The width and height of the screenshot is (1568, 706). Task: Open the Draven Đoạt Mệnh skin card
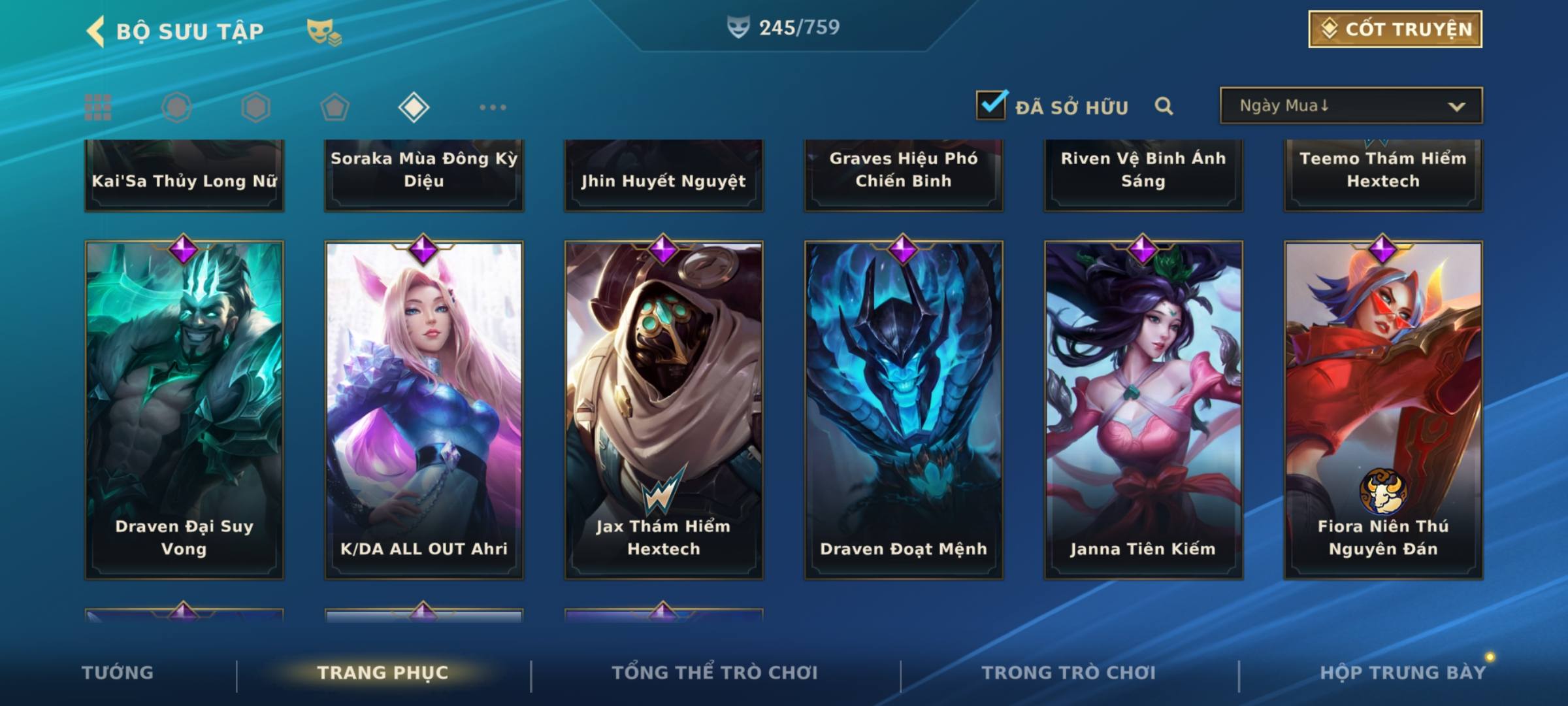[904, 410]
